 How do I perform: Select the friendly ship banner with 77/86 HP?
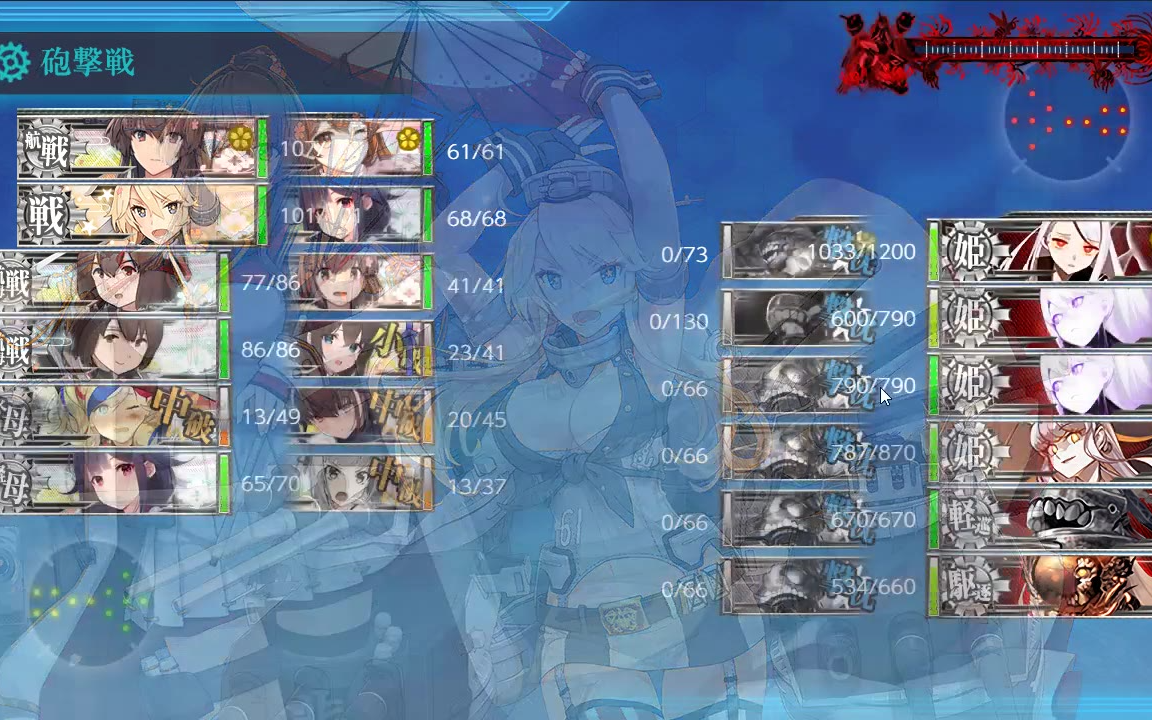pyautogui.click(x=112, y=283)
